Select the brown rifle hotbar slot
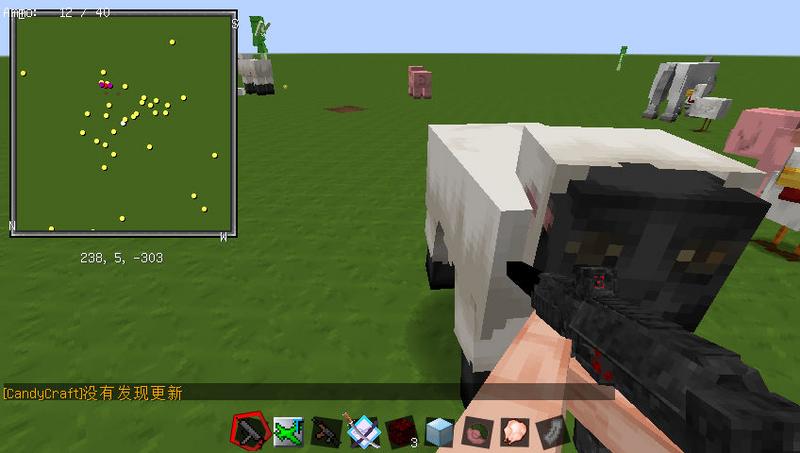 click(x=325, y=431)
